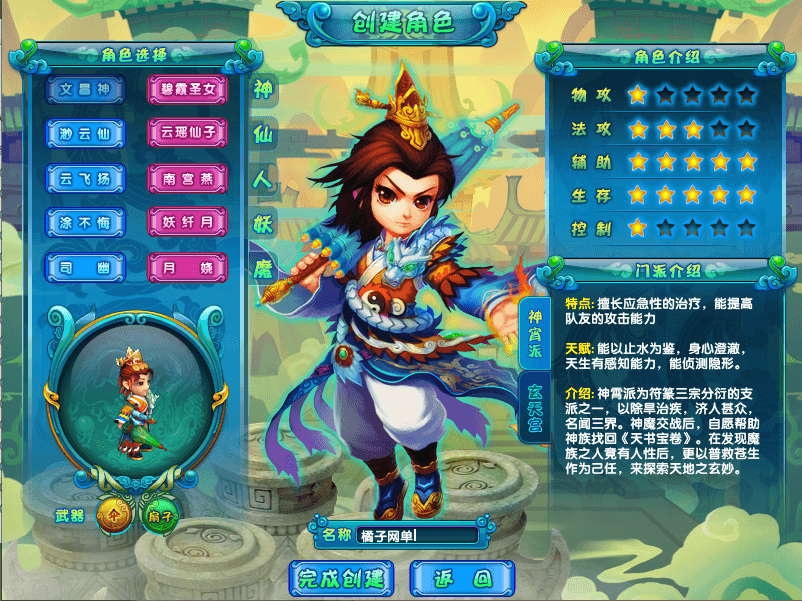Screen dimensions: 802x601
Task: Select character 涂不悔
Action: click(x=85, y=221)
